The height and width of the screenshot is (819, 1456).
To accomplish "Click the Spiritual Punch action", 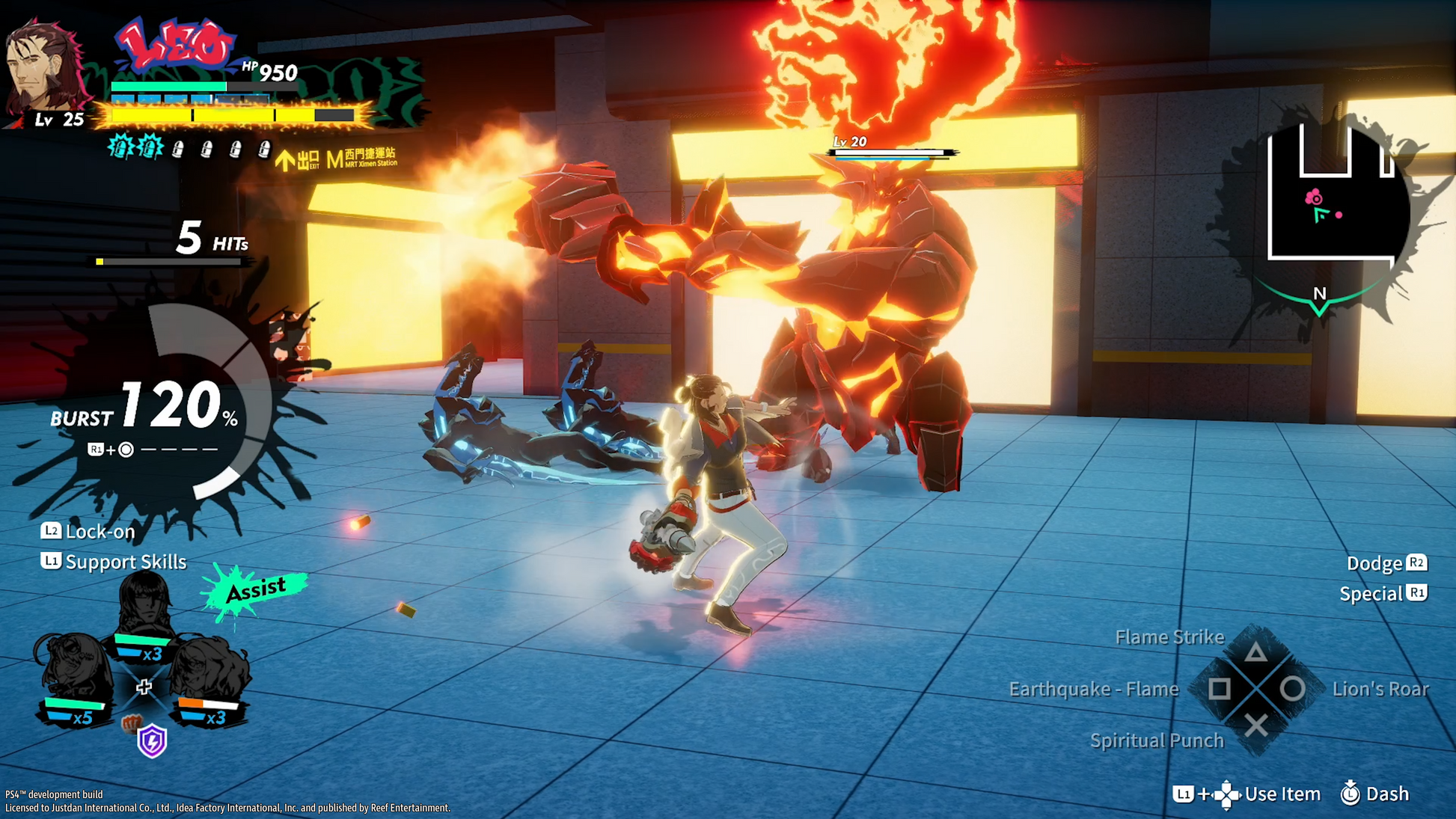I will 1157,740.
